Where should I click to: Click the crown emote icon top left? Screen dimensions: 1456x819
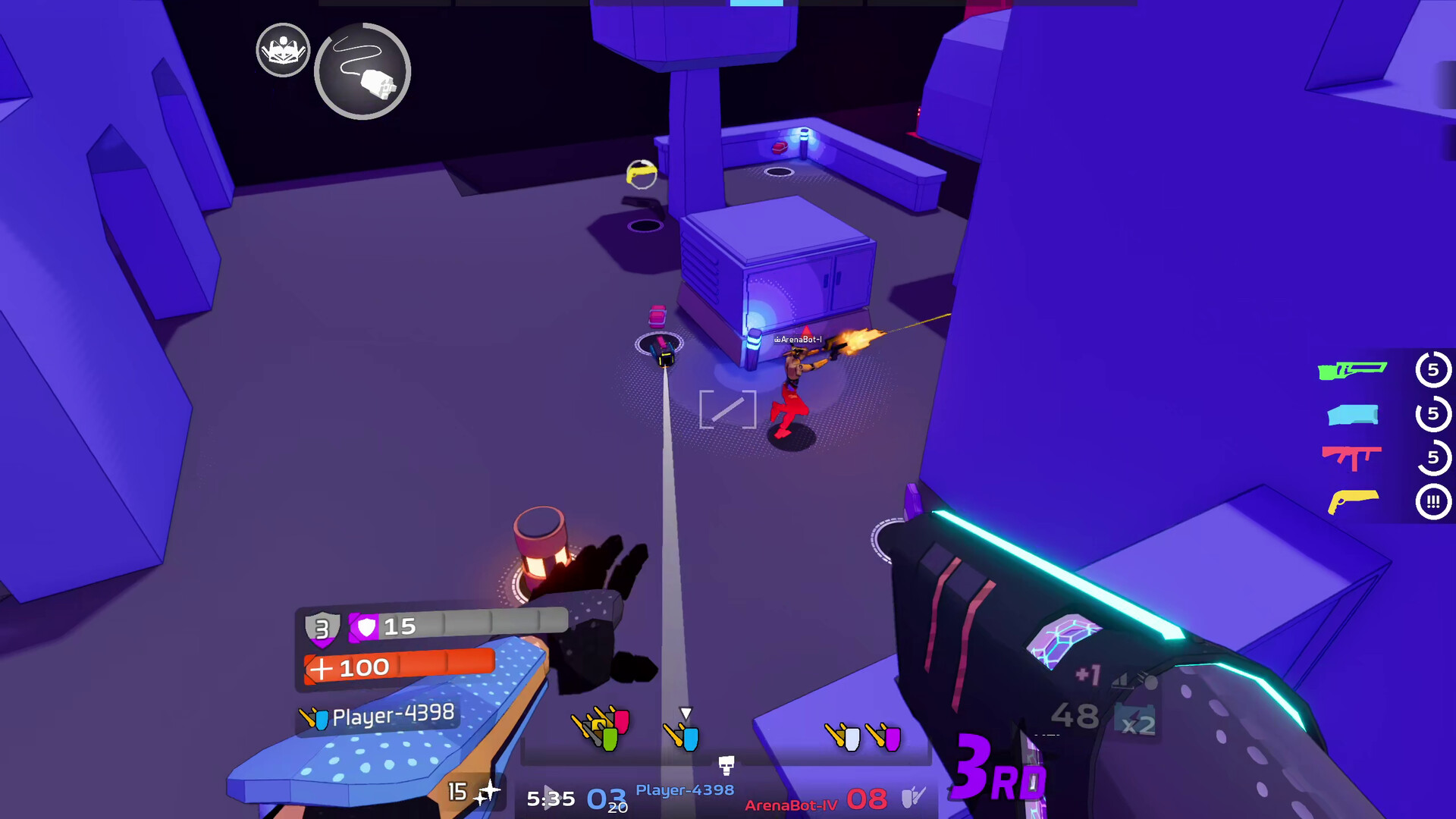pos(283,50)
